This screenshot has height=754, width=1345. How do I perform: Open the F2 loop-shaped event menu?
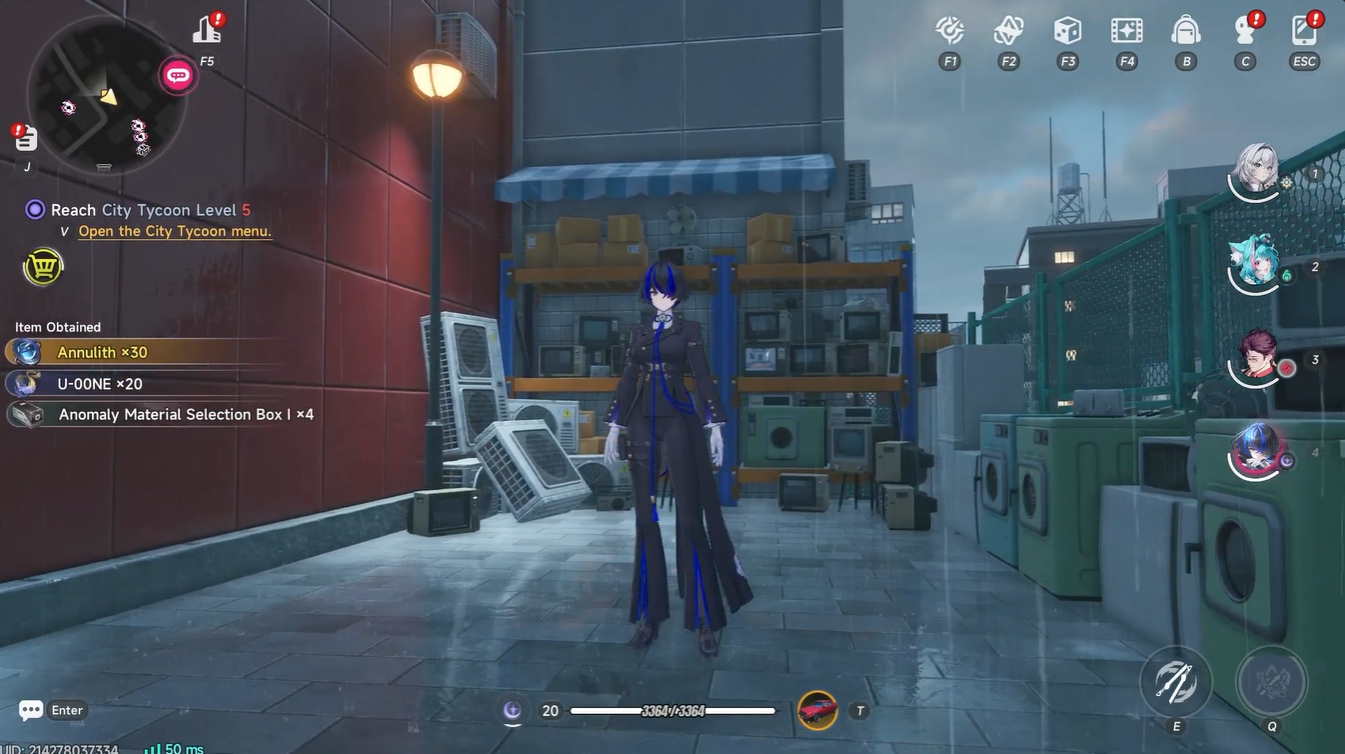pyautogui.click(x=1007, y=30)
